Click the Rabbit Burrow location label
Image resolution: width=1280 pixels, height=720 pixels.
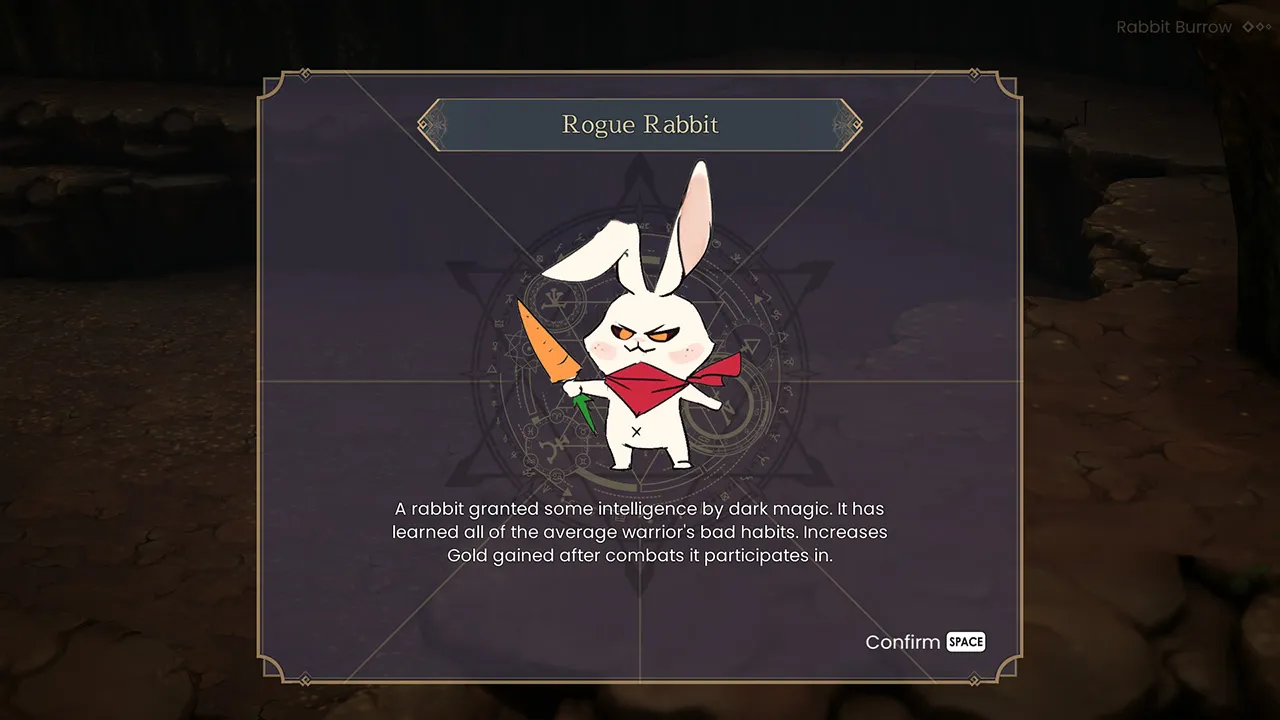1174,27
